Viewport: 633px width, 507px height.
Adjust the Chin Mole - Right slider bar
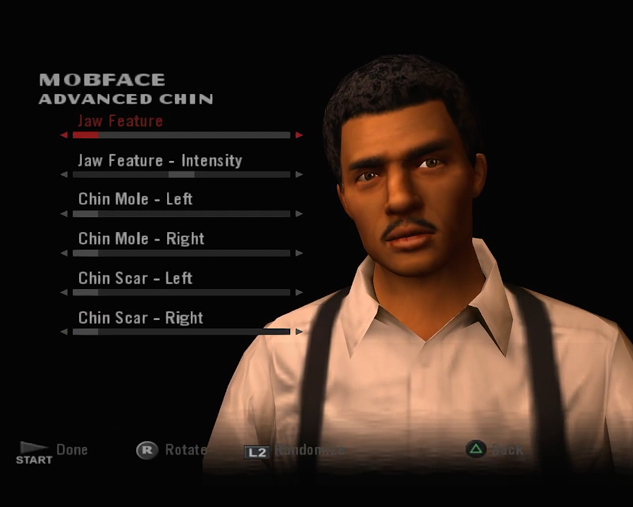[181, 253]
